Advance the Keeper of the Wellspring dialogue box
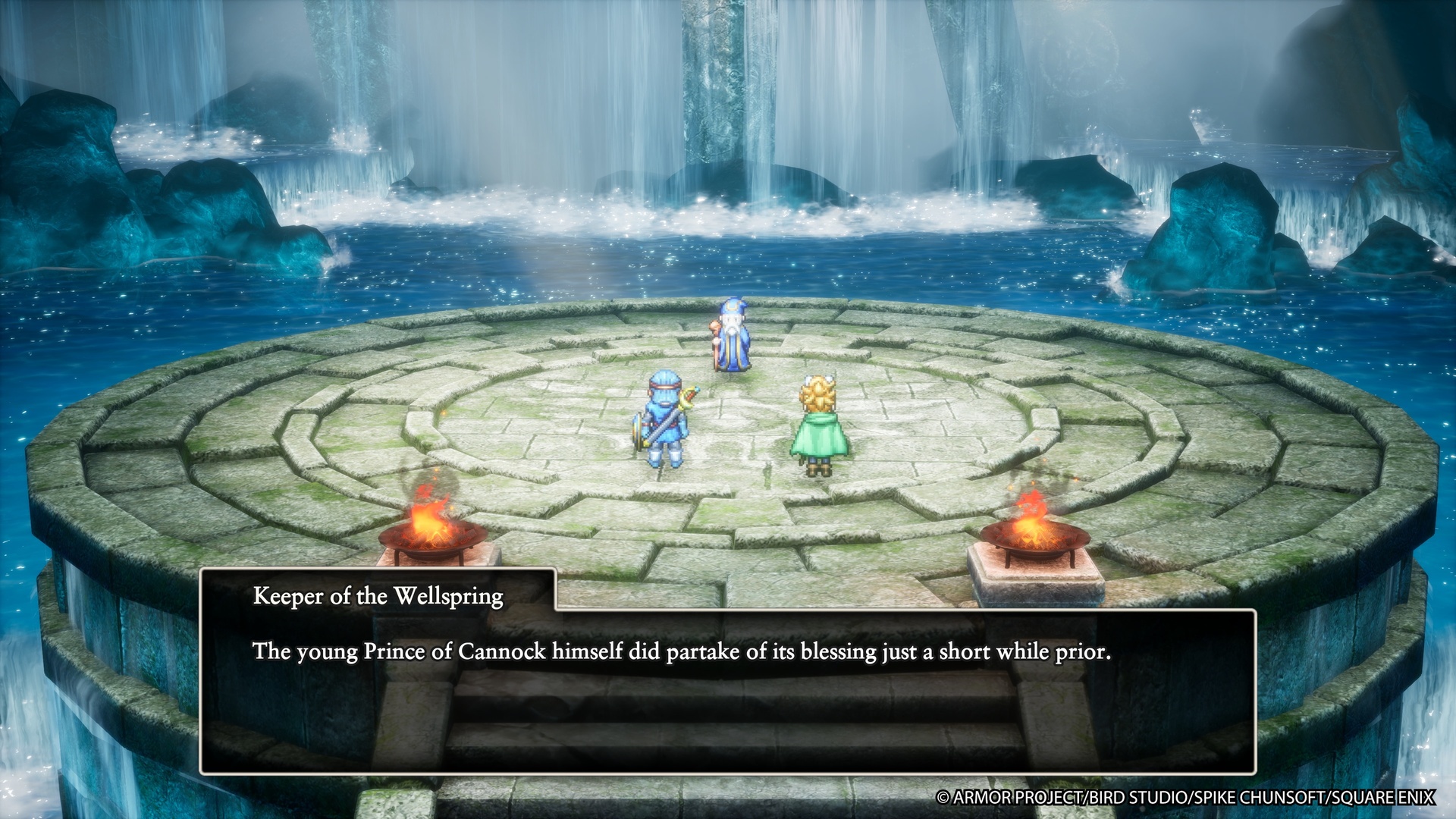1456x819 pixels. 726,690
